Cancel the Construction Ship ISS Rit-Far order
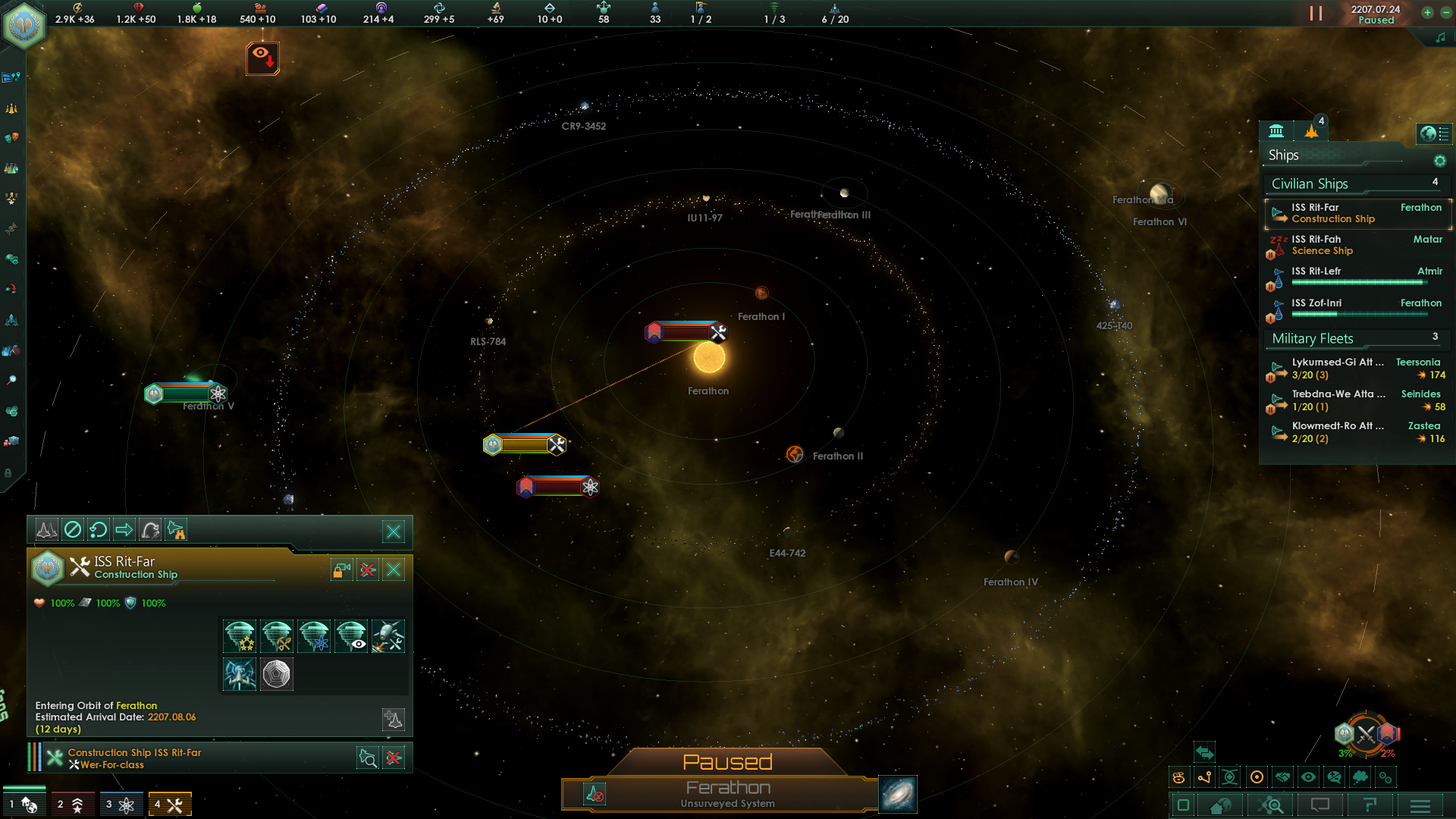 [x=394, y=758]
